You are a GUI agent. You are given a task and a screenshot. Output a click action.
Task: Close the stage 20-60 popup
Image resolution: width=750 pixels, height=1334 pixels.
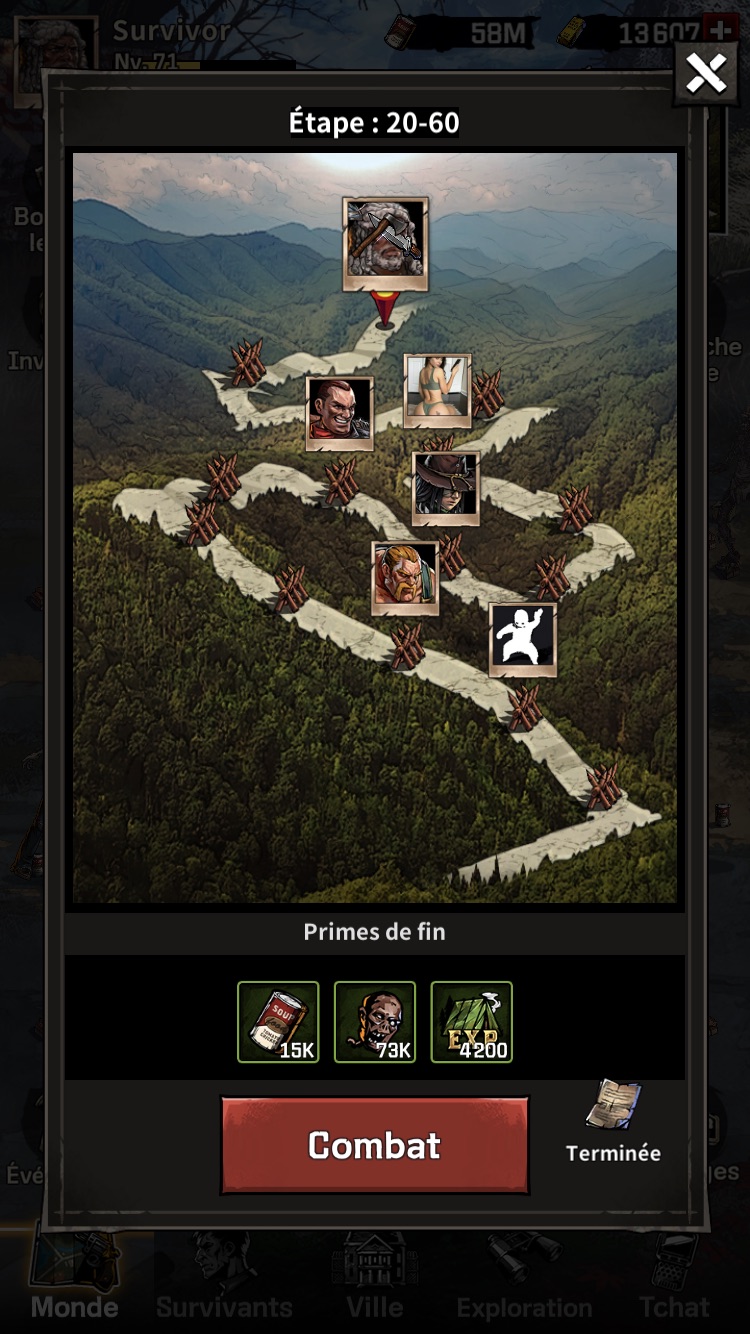pos(706,73)
